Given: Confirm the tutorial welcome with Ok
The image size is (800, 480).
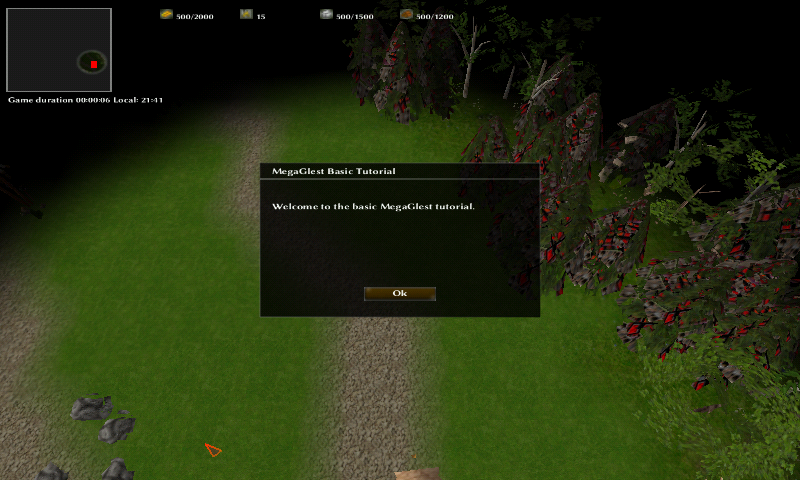Looking at the screenshot, I should tap(399, 294).
